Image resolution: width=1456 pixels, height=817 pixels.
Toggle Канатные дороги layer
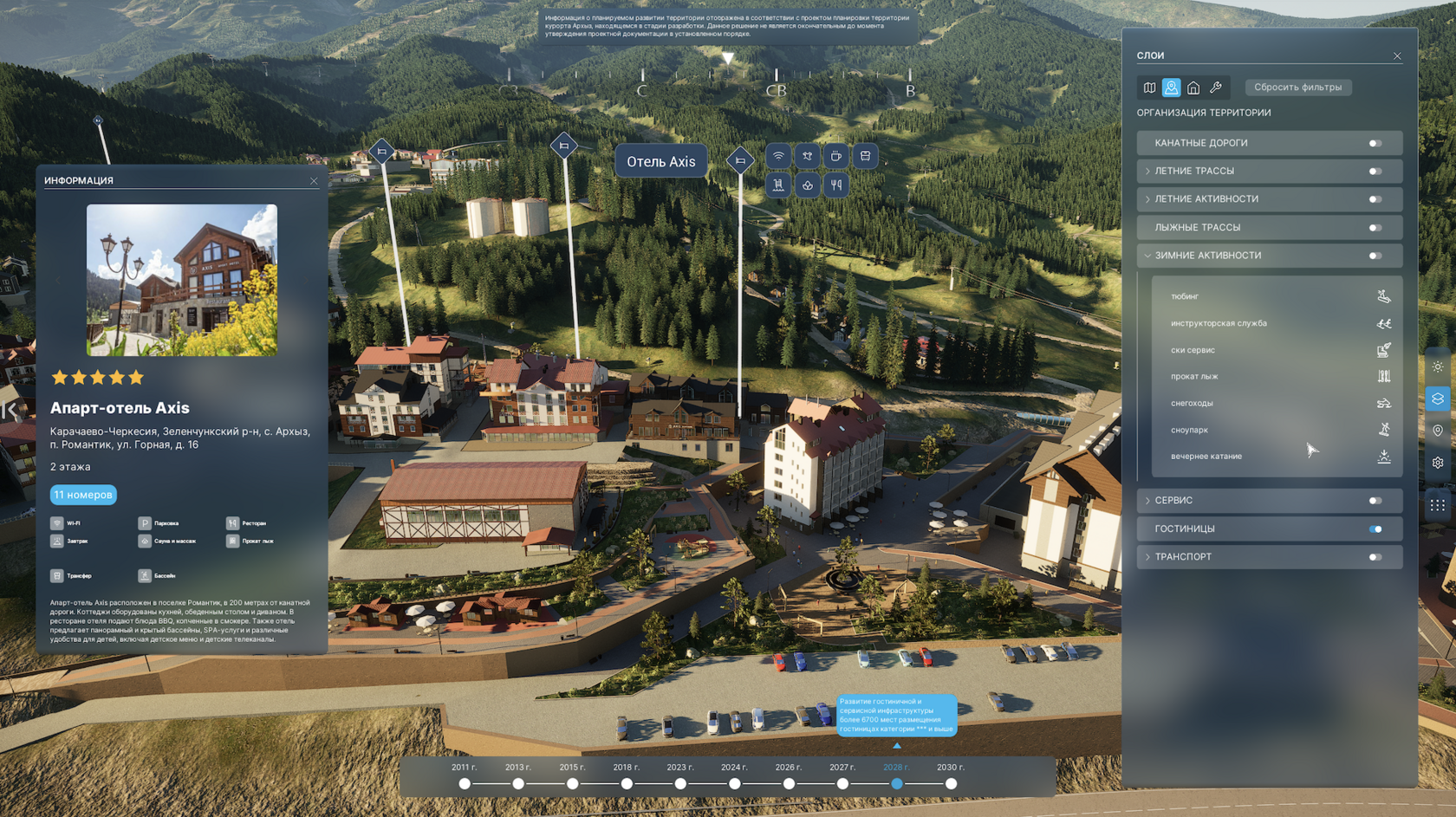pyautogui.click(x=1375, y=144)
